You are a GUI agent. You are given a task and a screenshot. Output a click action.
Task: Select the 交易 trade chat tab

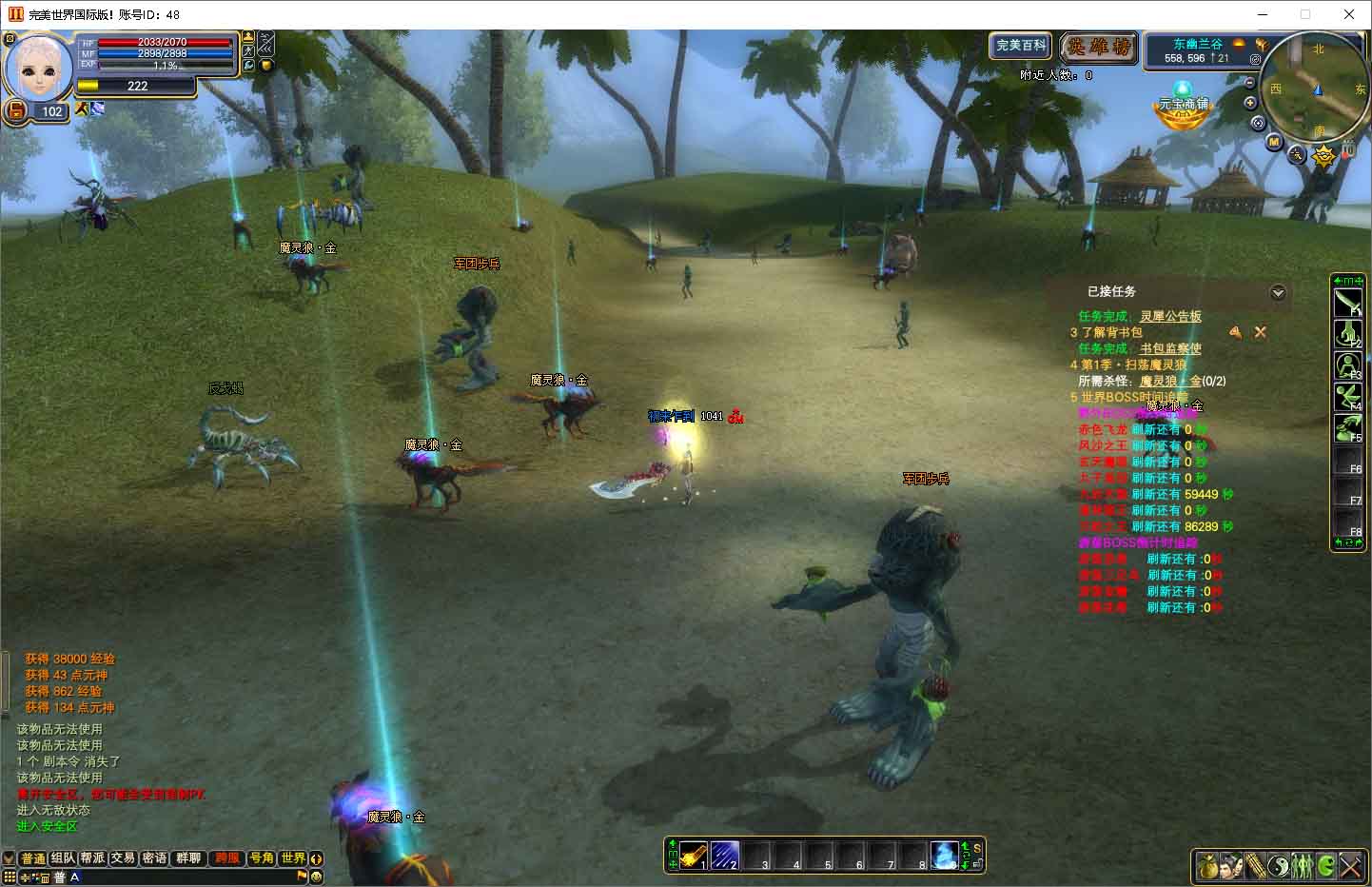123,858
